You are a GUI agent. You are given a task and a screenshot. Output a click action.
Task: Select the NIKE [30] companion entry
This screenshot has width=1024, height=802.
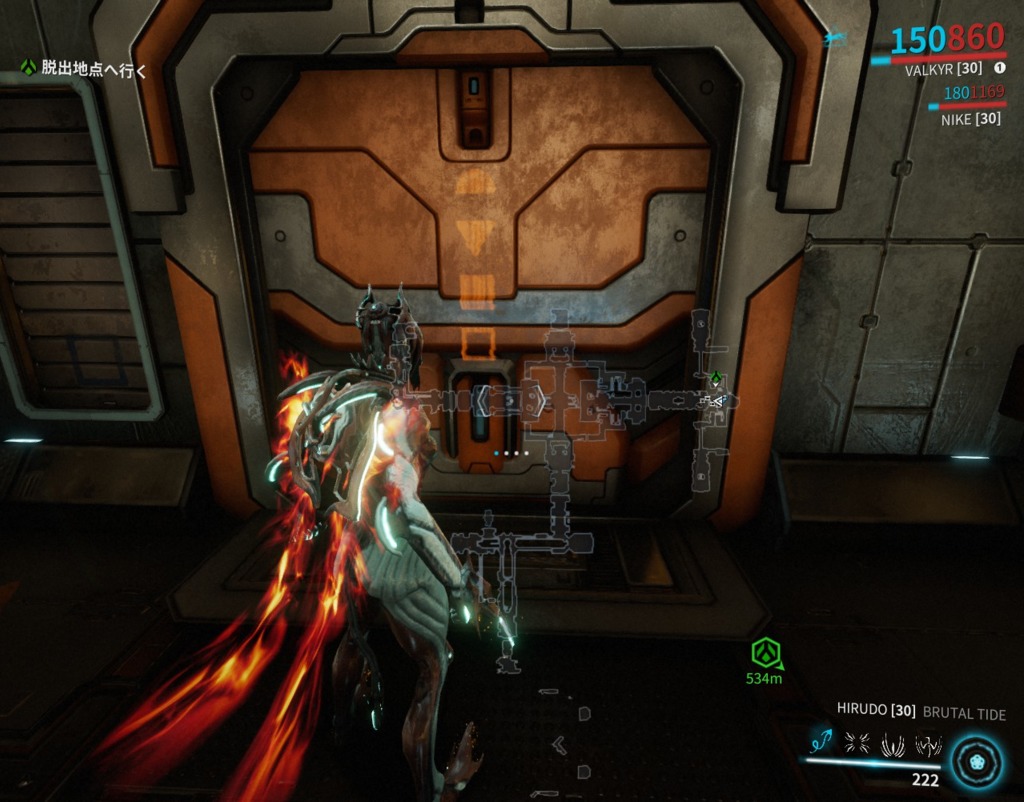pos(972,119)
